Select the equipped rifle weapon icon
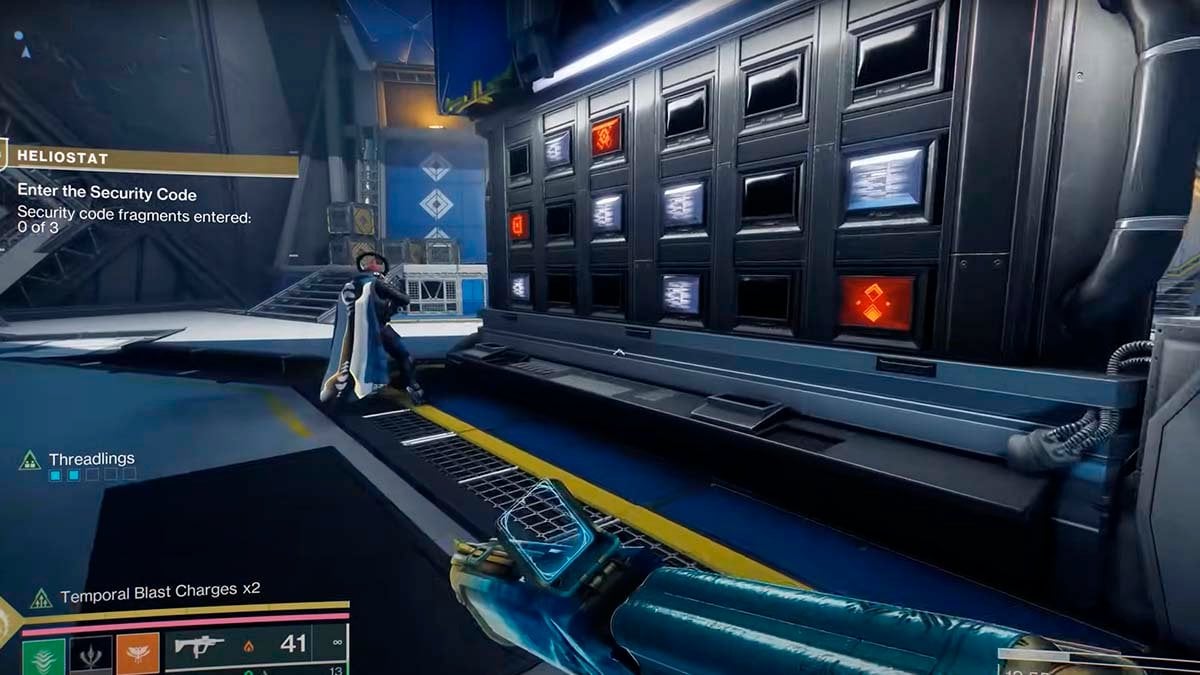 (x=199, y=646)
